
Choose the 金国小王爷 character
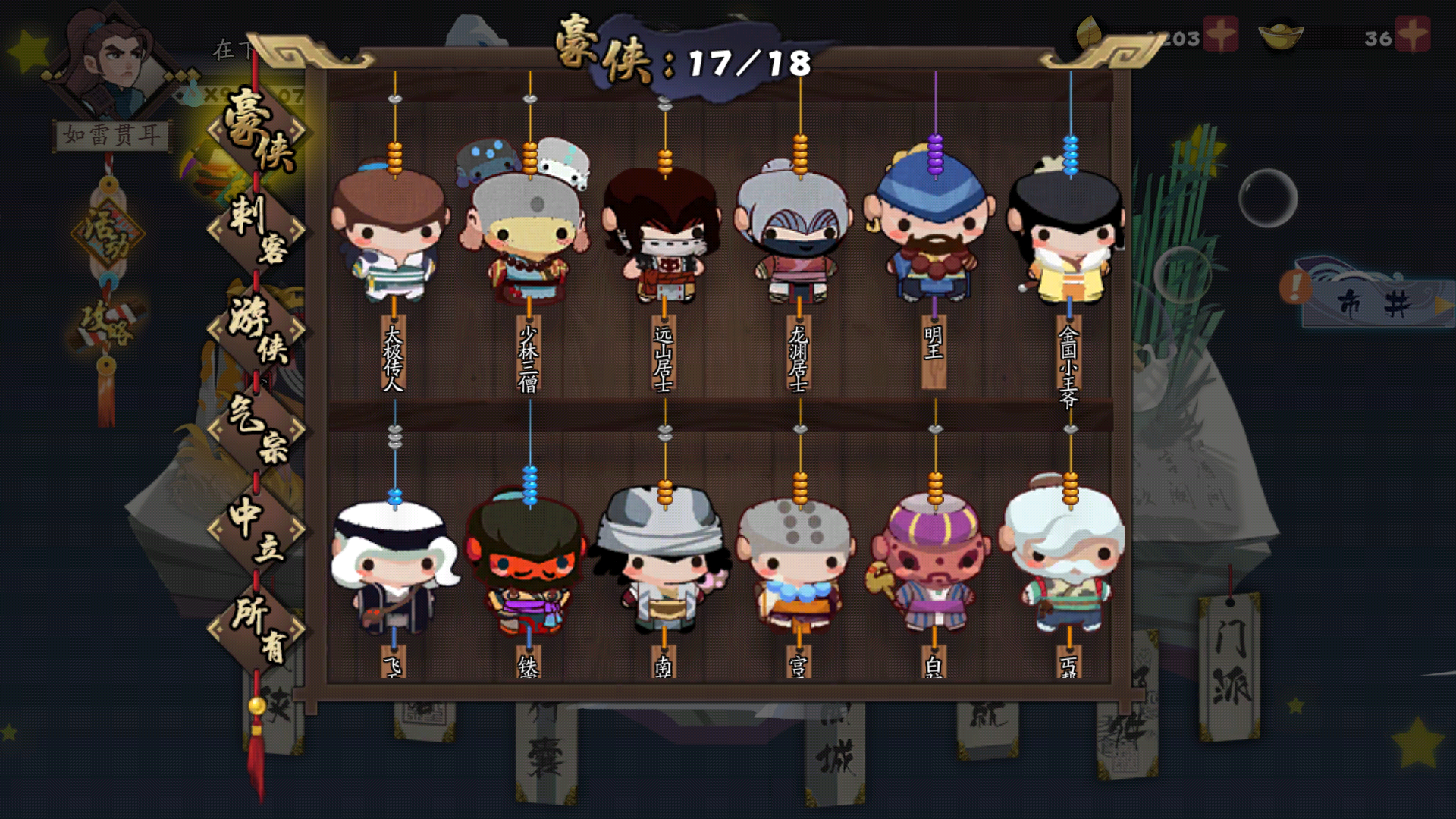point(1069,235)
